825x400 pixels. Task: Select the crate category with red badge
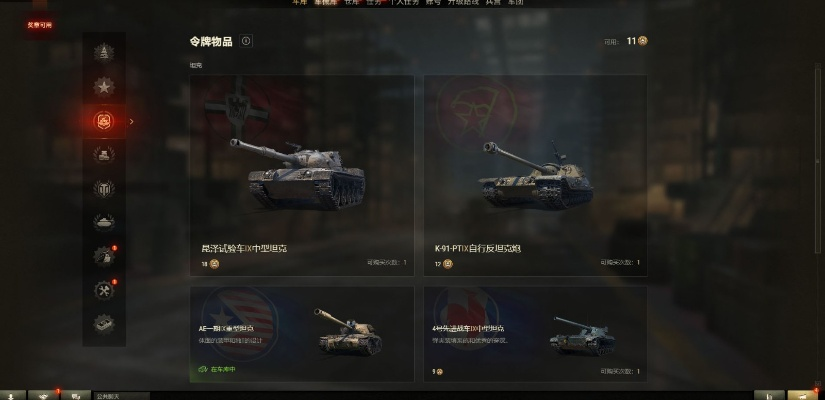(103, 256)
